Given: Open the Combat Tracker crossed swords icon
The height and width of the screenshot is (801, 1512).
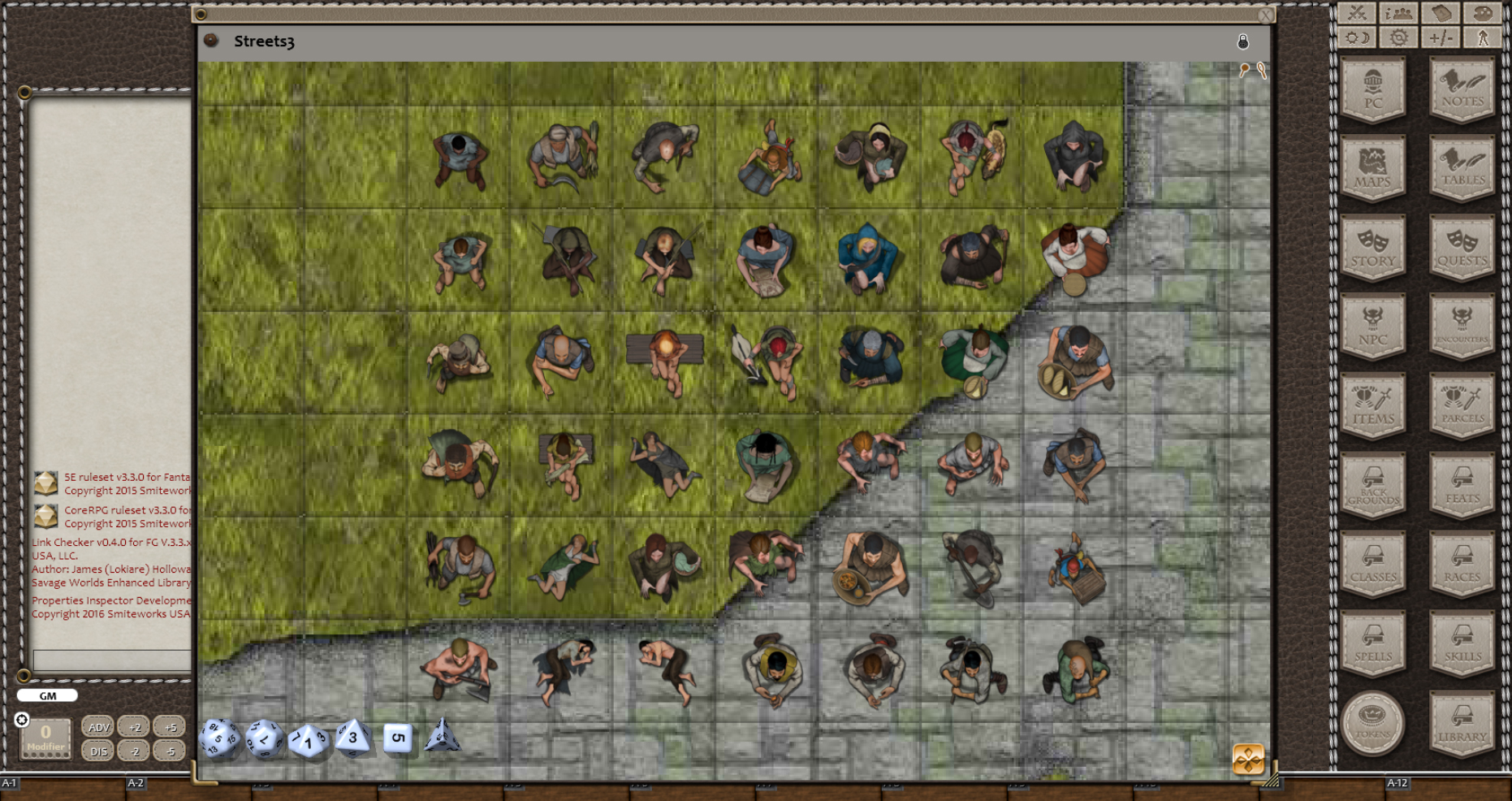Looking at the screenshot, I should [1357, 12].
